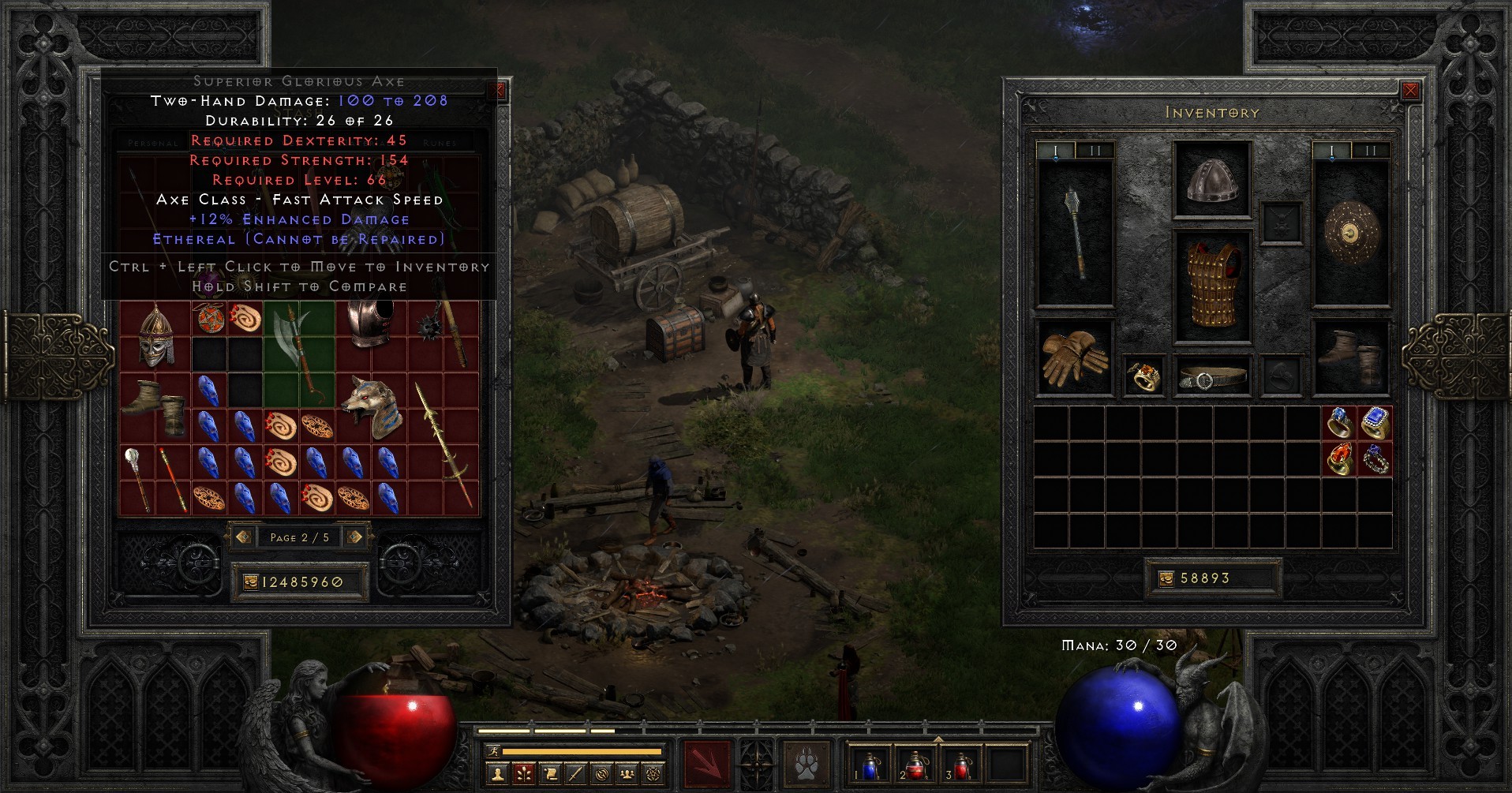The height and width of the screenshot is (793, 1512).
Task: Open the Quest Log scroll icon
Action: tap(551, 772)
